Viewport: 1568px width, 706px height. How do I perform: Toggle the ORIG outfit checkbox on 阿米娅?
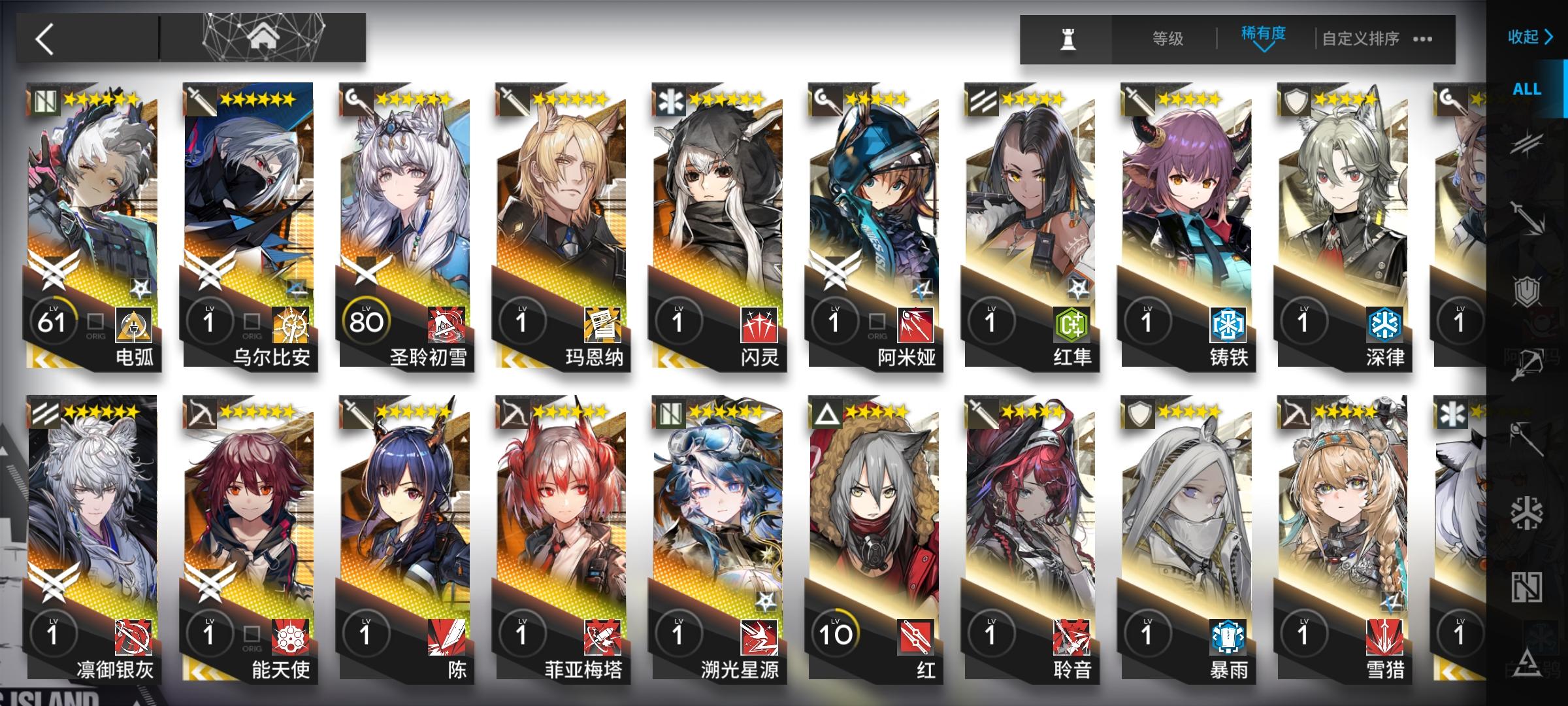[x=877, y=322]
